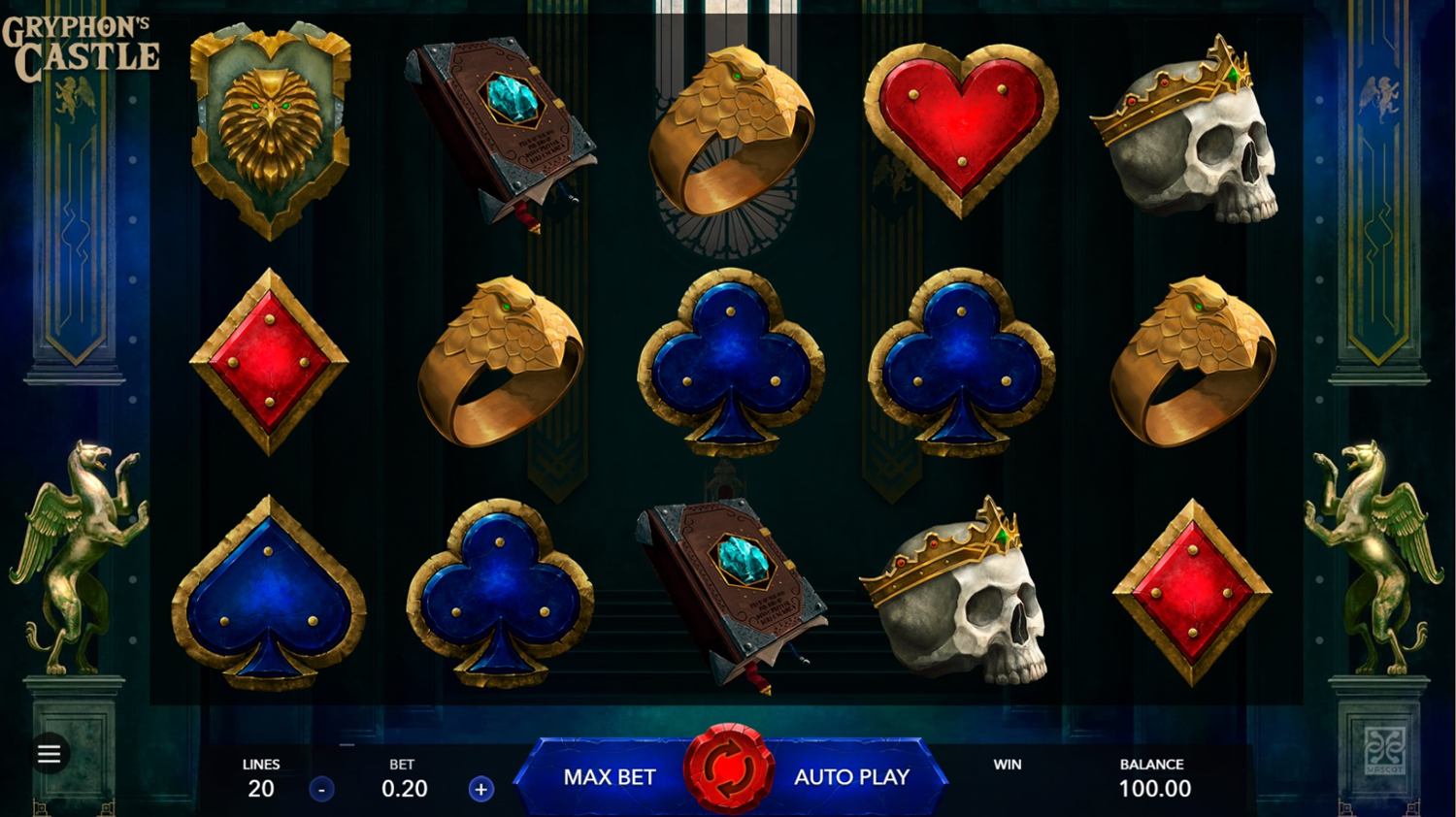Open the hamburger menu

(49, 753)
